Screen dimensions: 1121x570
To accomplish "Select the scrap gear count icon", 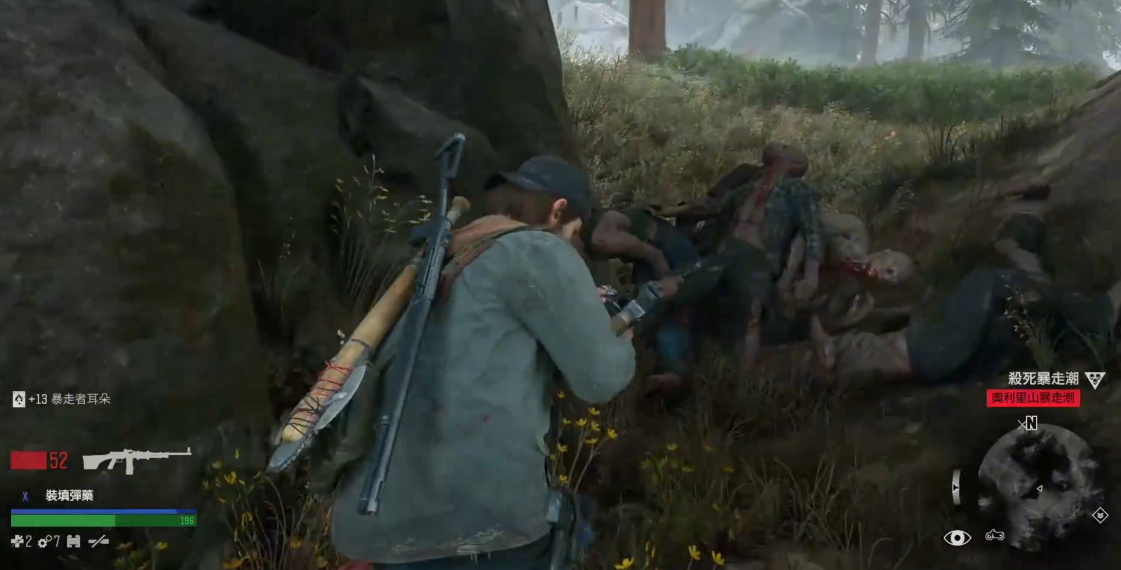I will coord(43,541).
